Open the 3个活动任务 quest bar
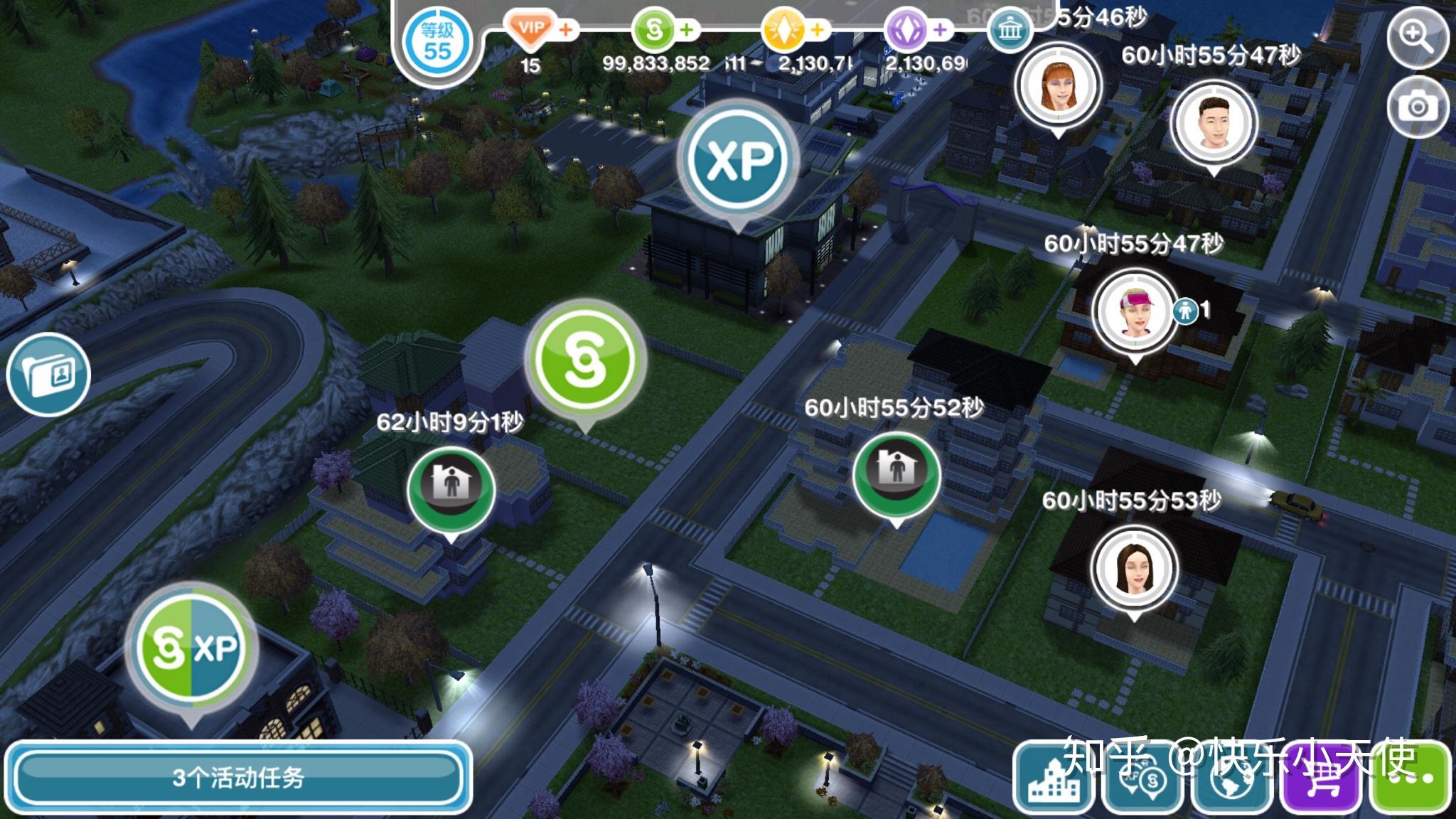This screenshot has height=819, width=1456. pyautogui.click(x=238, y=778)
